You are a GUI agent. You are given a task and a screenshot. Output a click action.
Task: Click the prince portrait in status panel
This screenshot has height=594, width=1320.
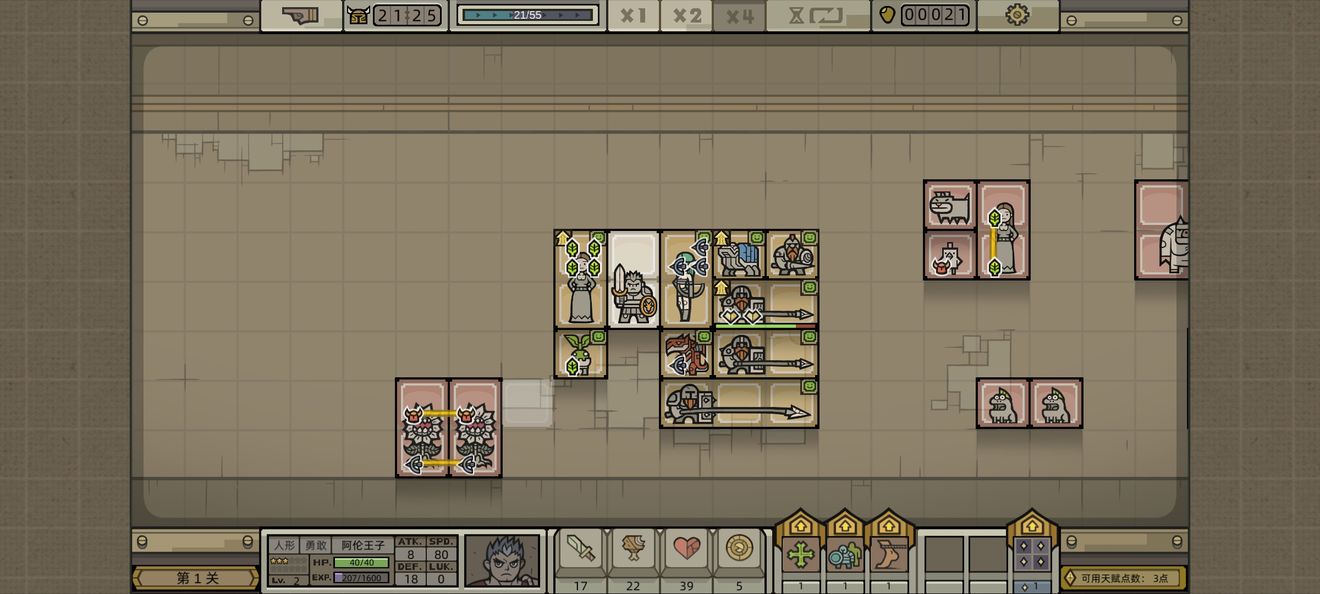502,560
